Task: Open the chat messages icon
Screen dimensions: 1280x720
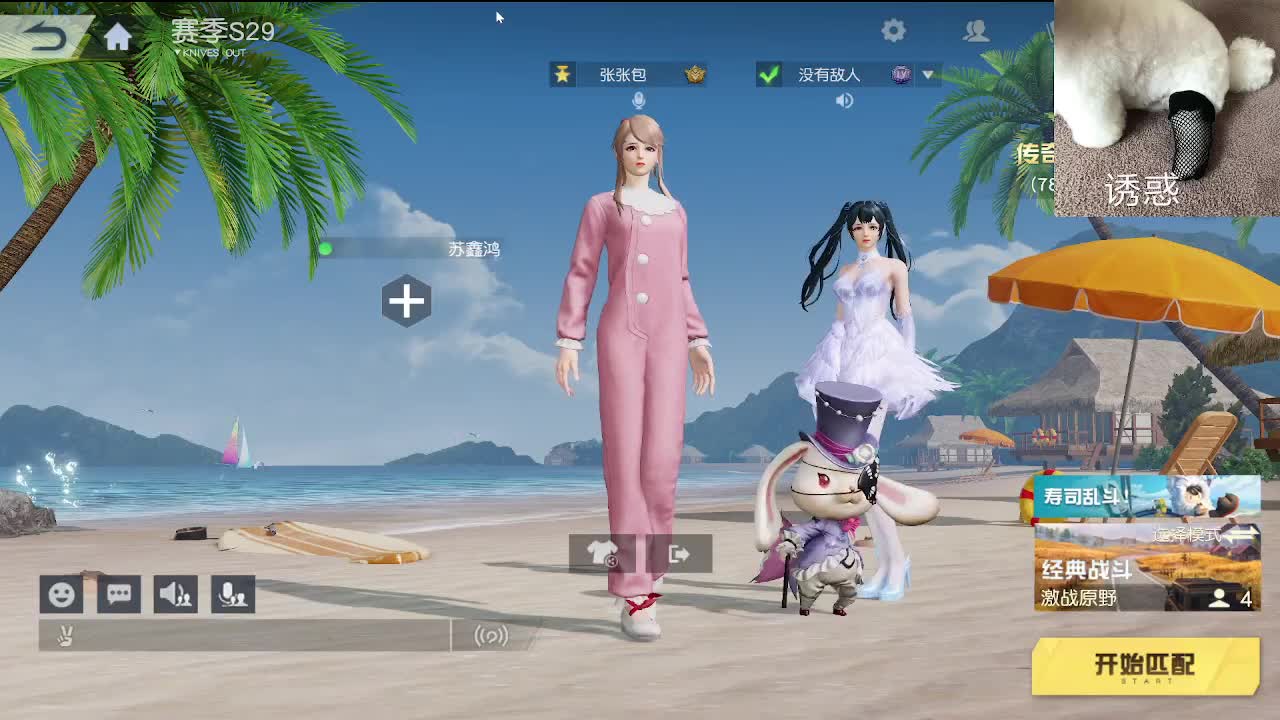Action: tap(119, 594)
